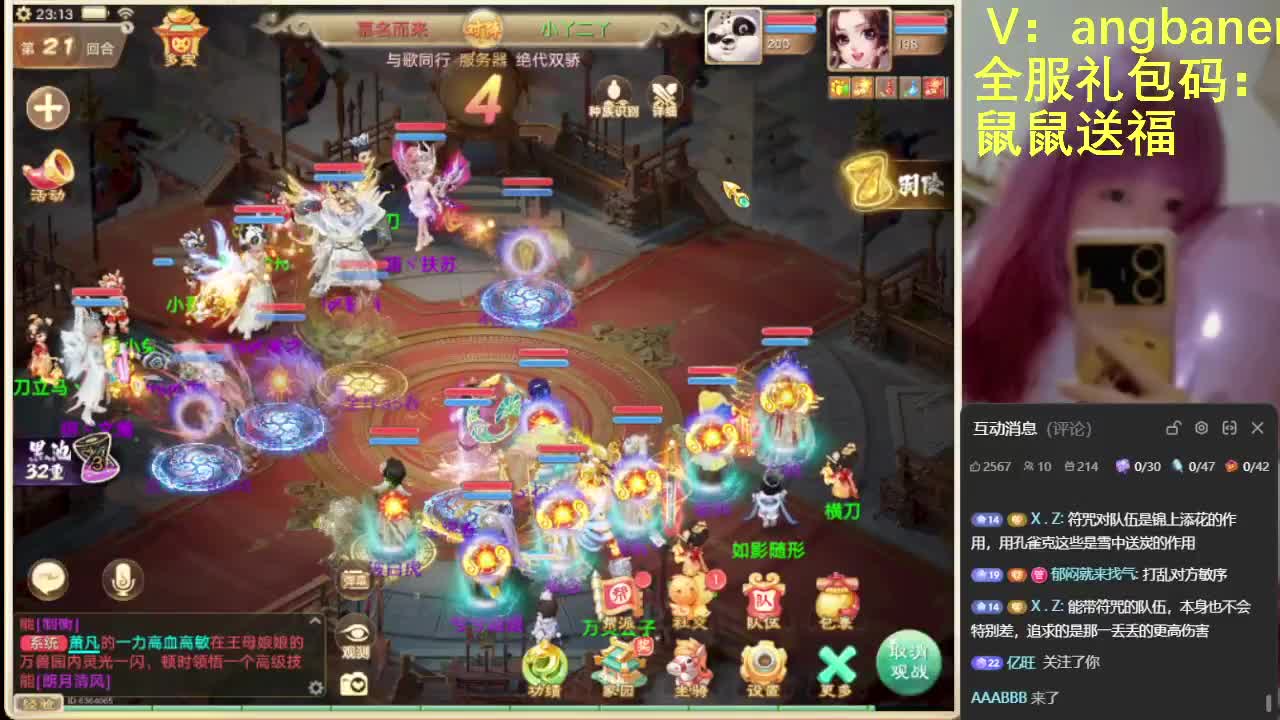The width and height of the screenshot is (1280, 720).
Task: Open the 家园 home icon
Action: tap(620, 663)
